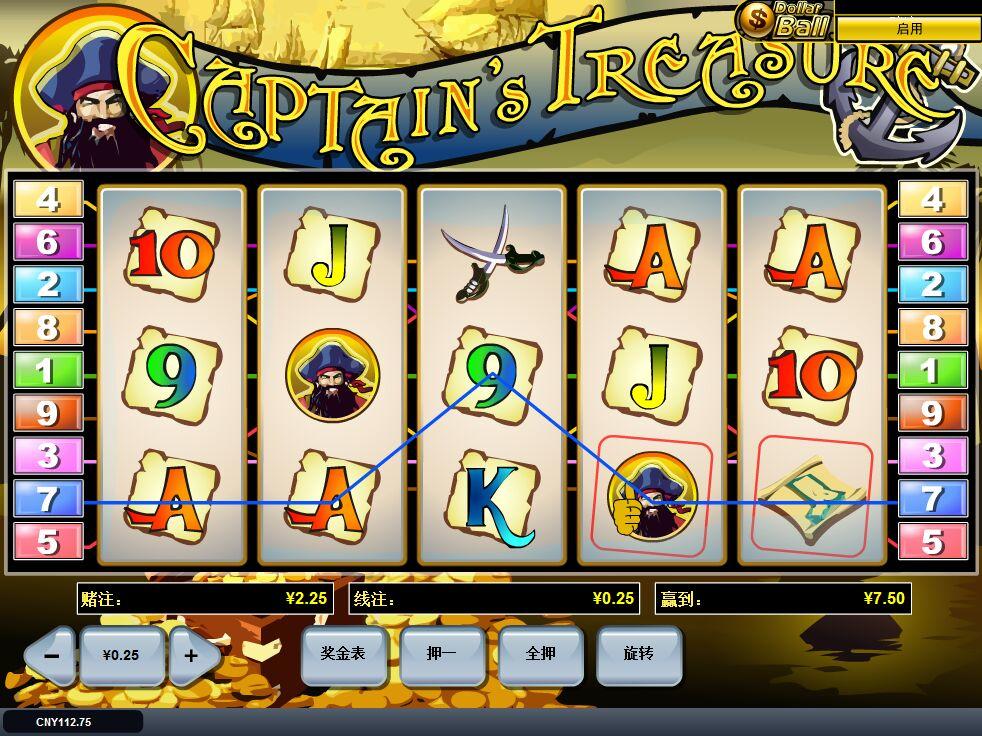Viewport: 982px width, 736px height.
Task: Spin the reels with 旋转
Action: point(638,654)
